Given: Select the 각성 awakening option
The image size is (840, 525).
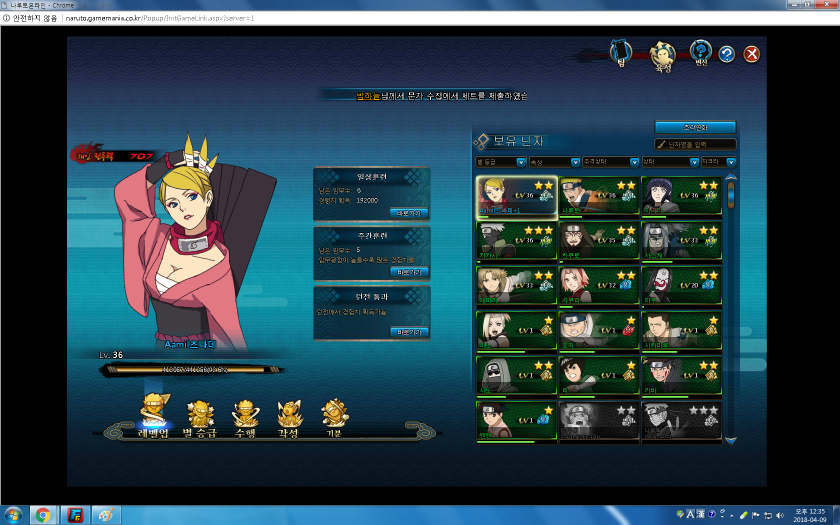Looking at the screenshot, I should (x=290, y=414).
